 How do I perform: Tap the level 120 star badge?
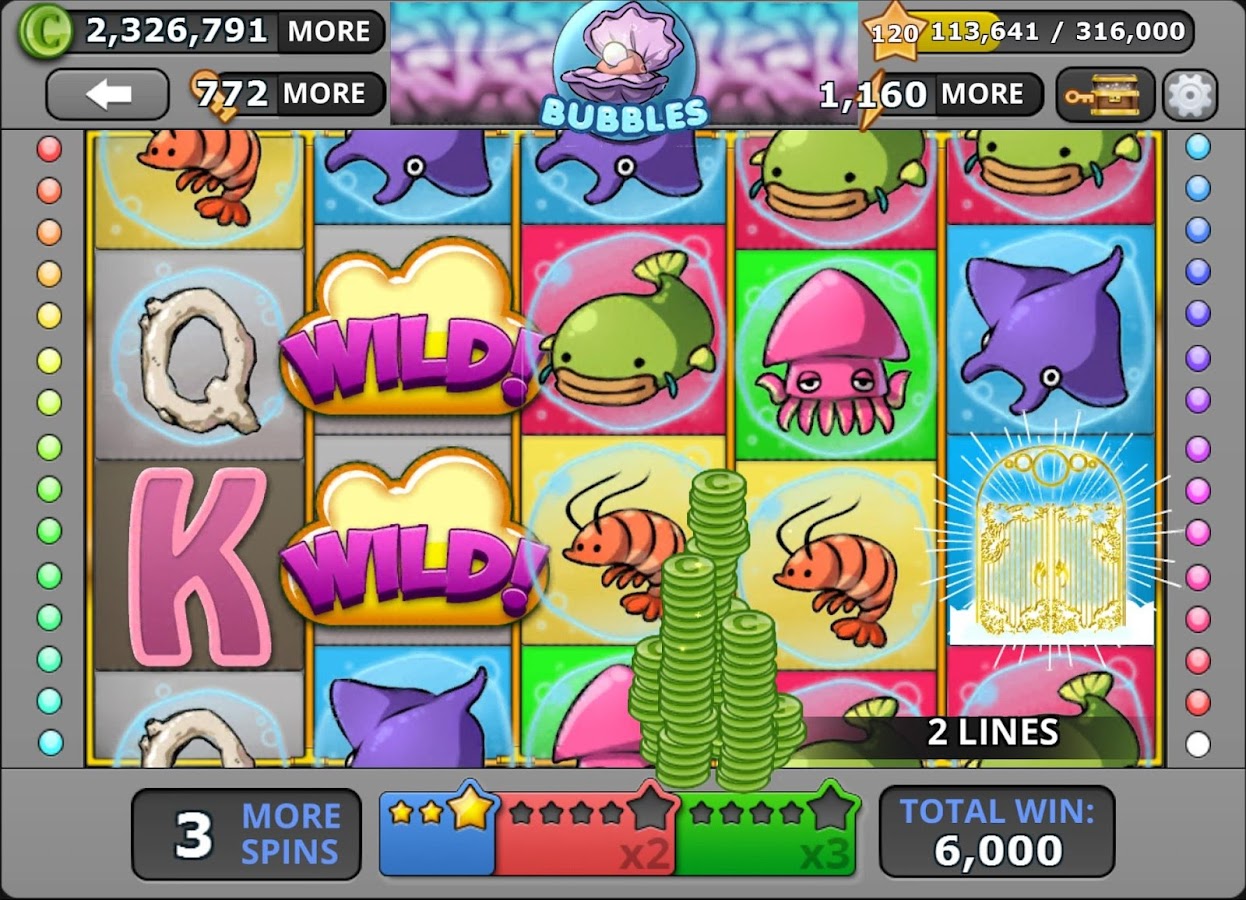(x=894, y=32)
